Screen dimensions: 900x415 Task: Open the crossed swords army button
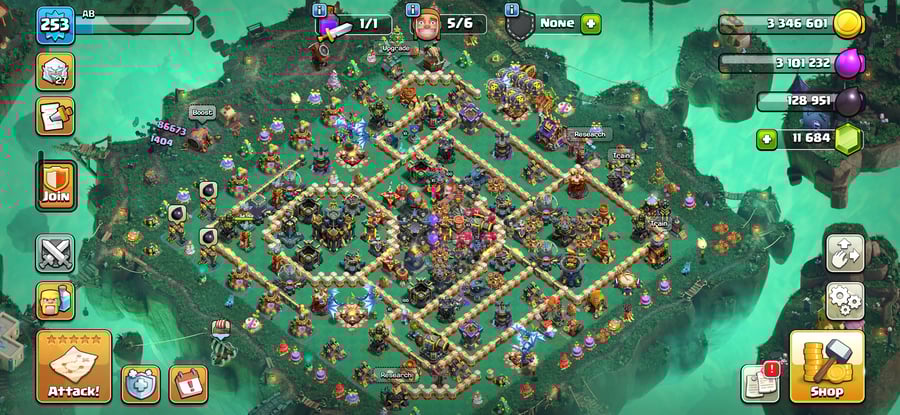click(56, 253)
